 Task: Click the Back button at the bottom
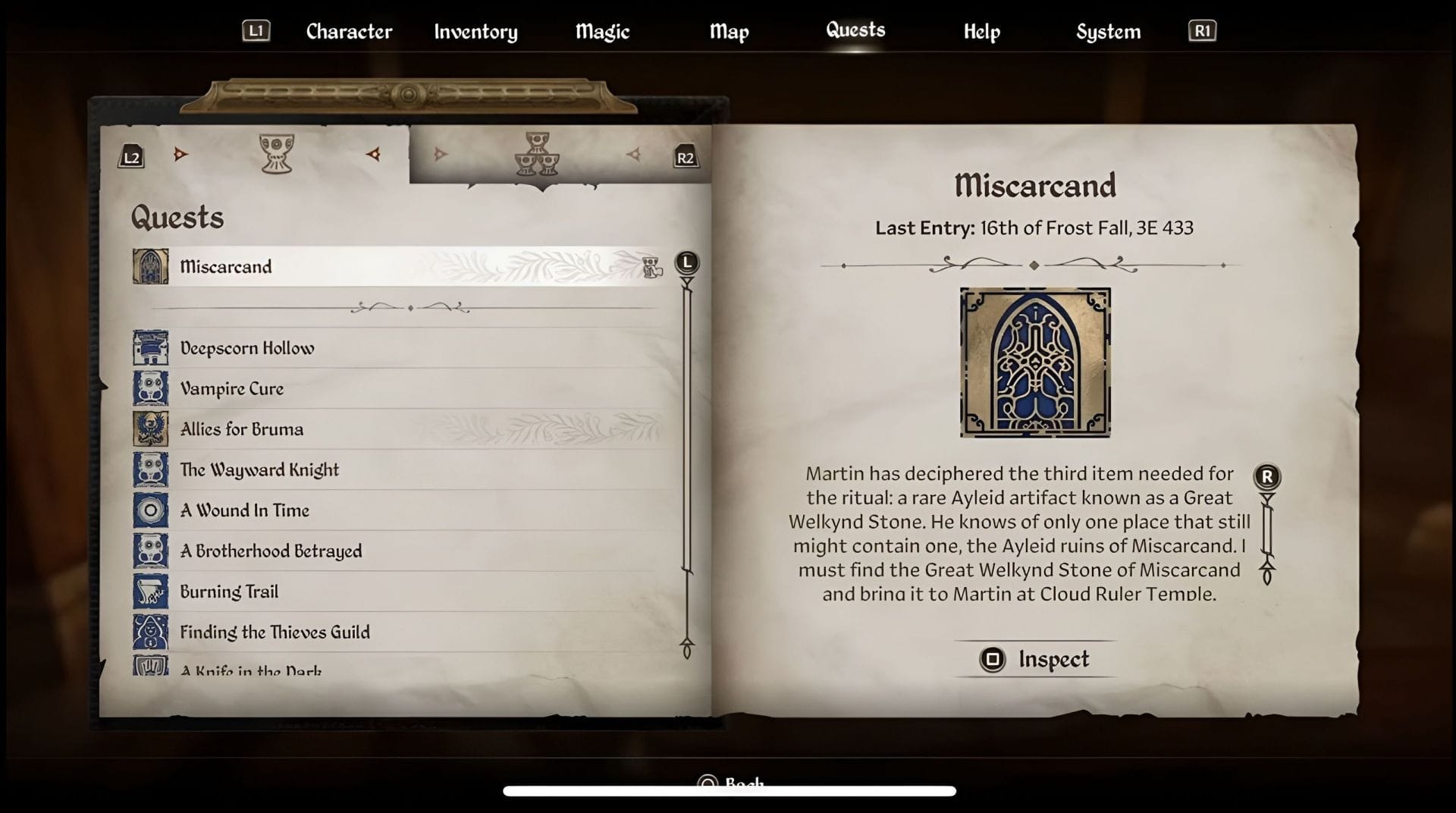pyautogui.click(x=730, y=783)
